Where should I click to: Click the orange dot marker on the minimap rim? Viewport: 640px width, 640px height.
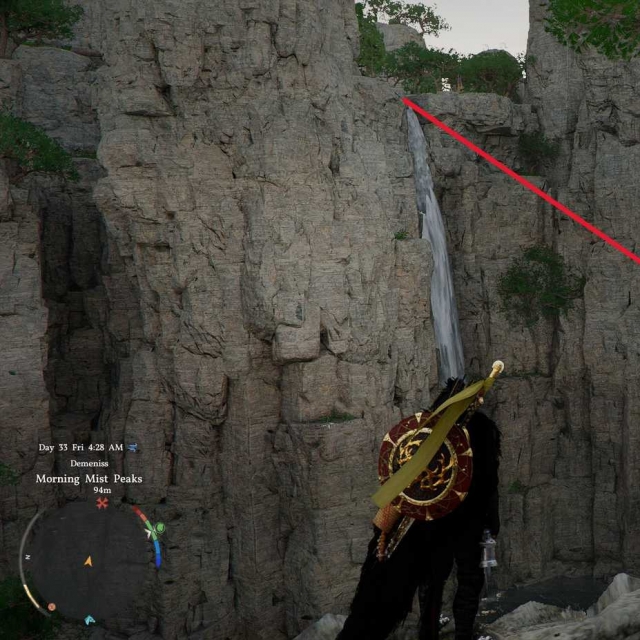click(x=50, y=606)
